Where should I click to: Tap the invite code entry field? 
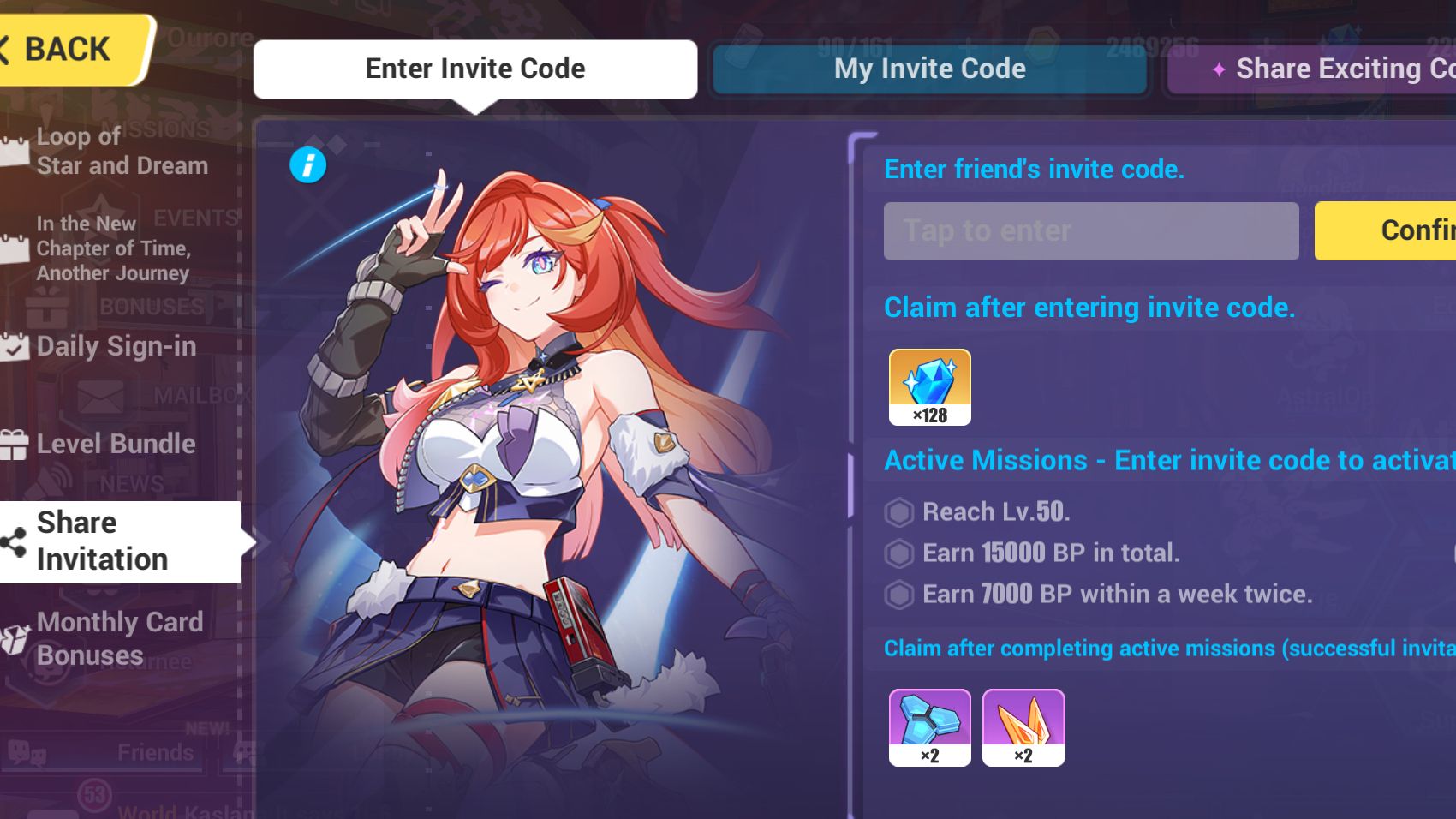(x=1090, y=230)
